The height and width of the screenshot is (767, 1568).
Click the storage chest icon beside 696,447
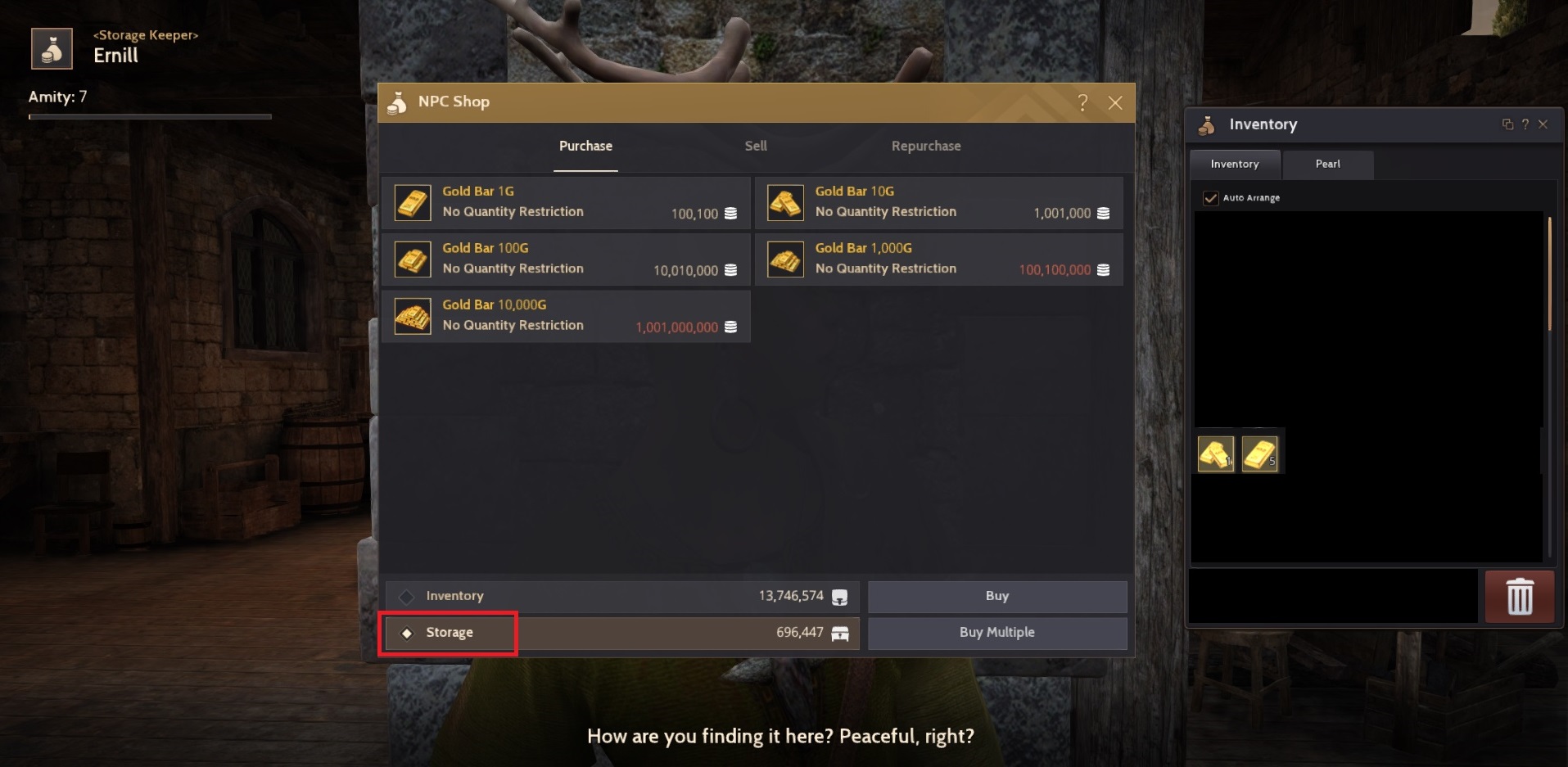pyautogui.click(x=840, y=632)
